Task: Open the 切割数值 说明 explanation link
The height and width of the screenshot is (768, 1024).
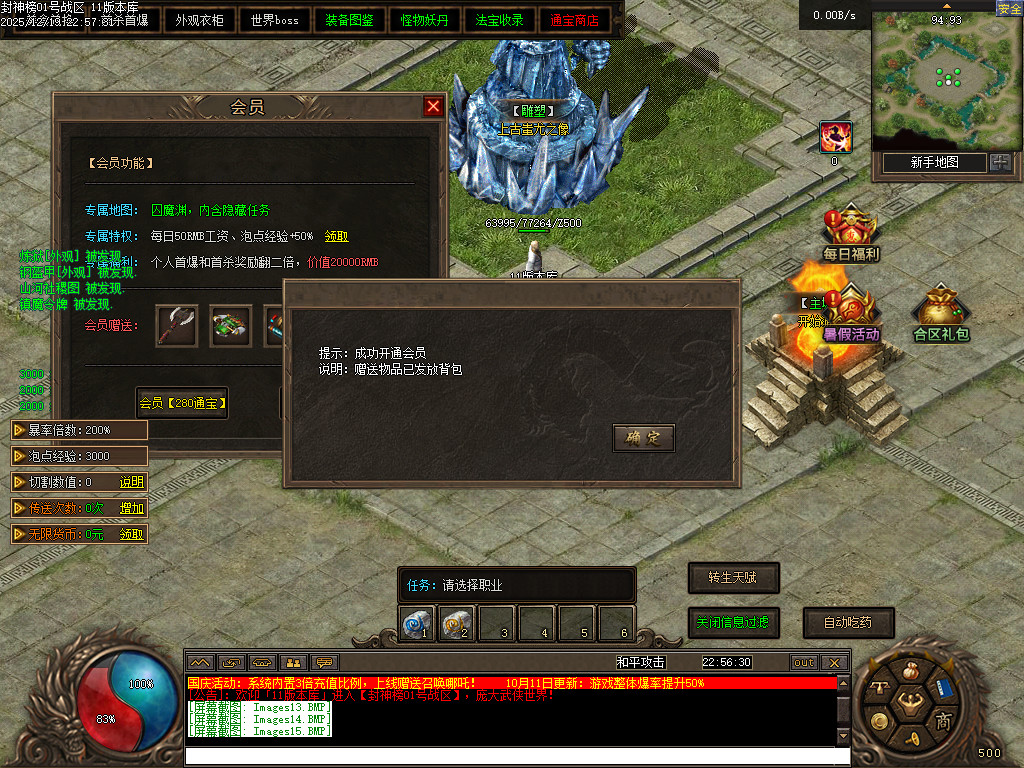Action: (x=132, y=482)
